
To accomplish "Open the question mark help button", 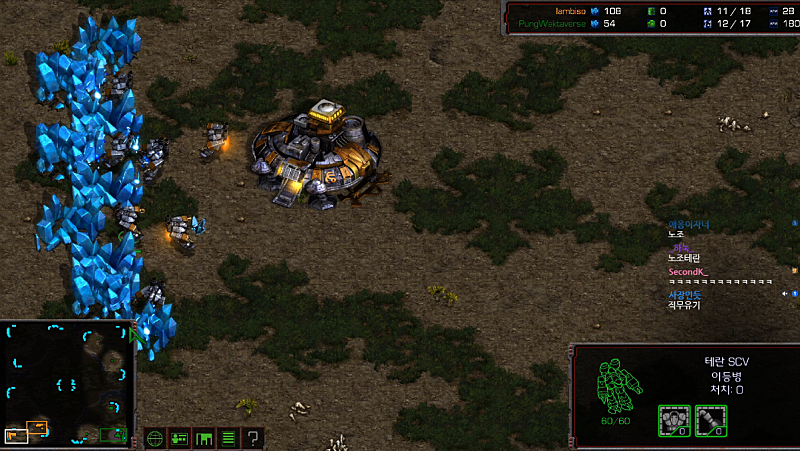I will click(x=253, y=438).
